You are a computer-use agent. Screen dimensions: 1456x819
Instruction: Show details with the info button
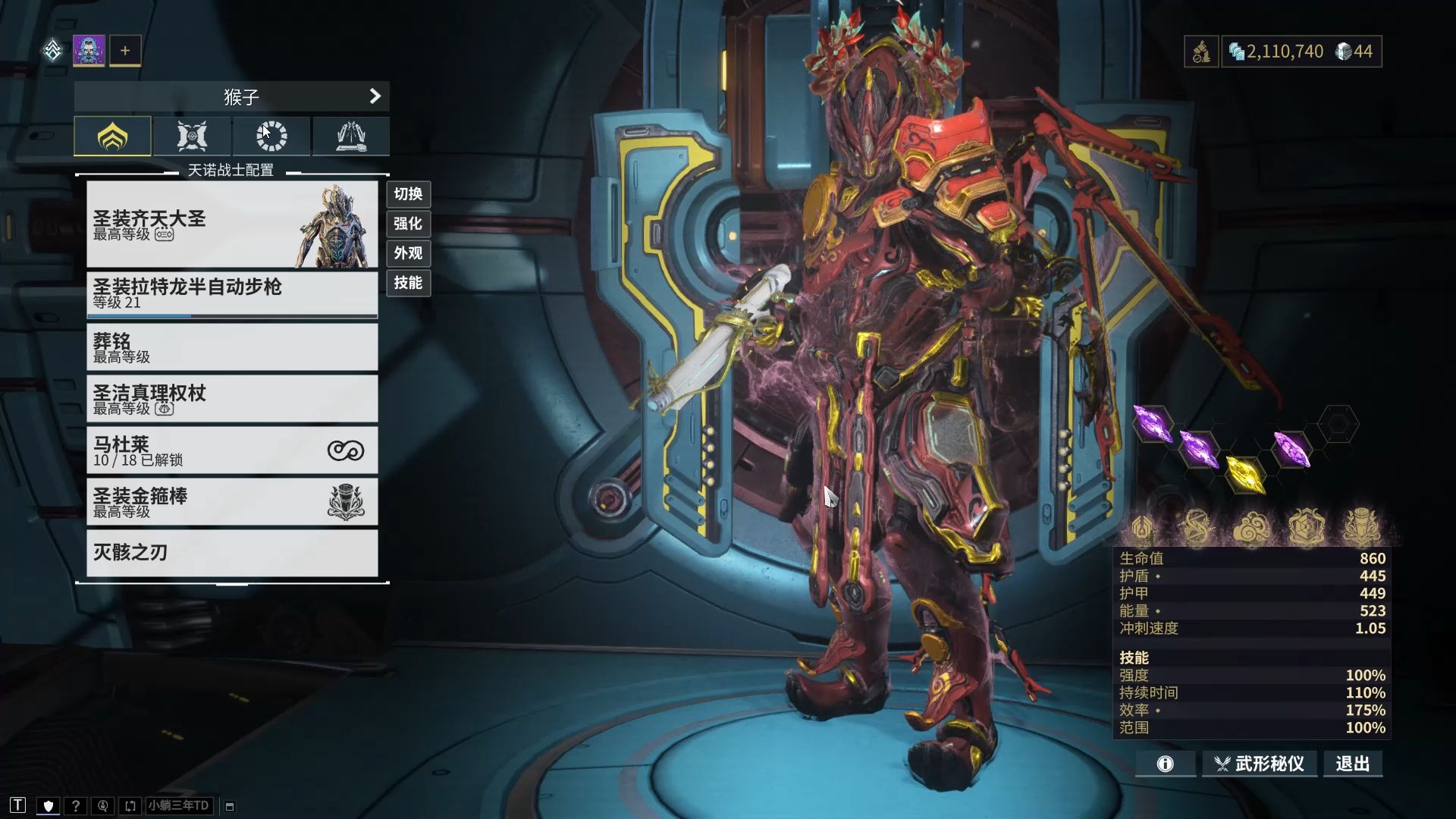coord(1165,764)
